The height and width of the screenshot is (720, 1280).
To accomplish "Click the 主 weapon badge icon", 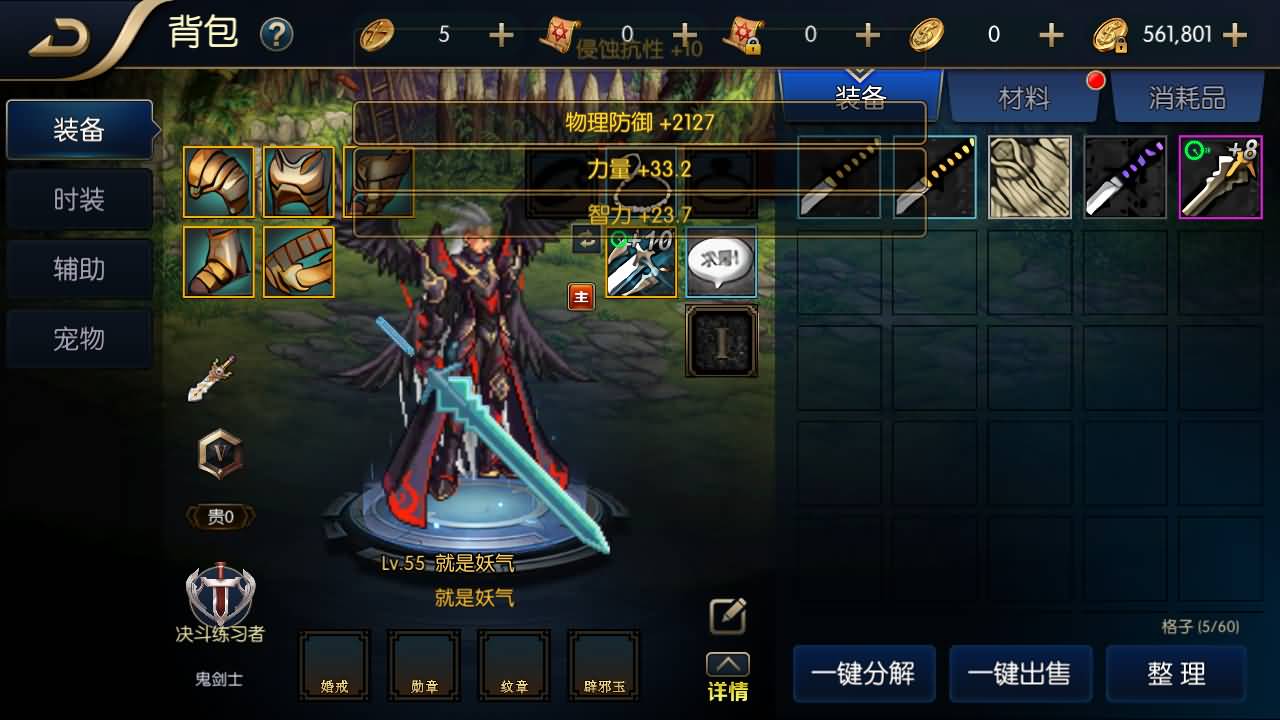I will [581, 296].
